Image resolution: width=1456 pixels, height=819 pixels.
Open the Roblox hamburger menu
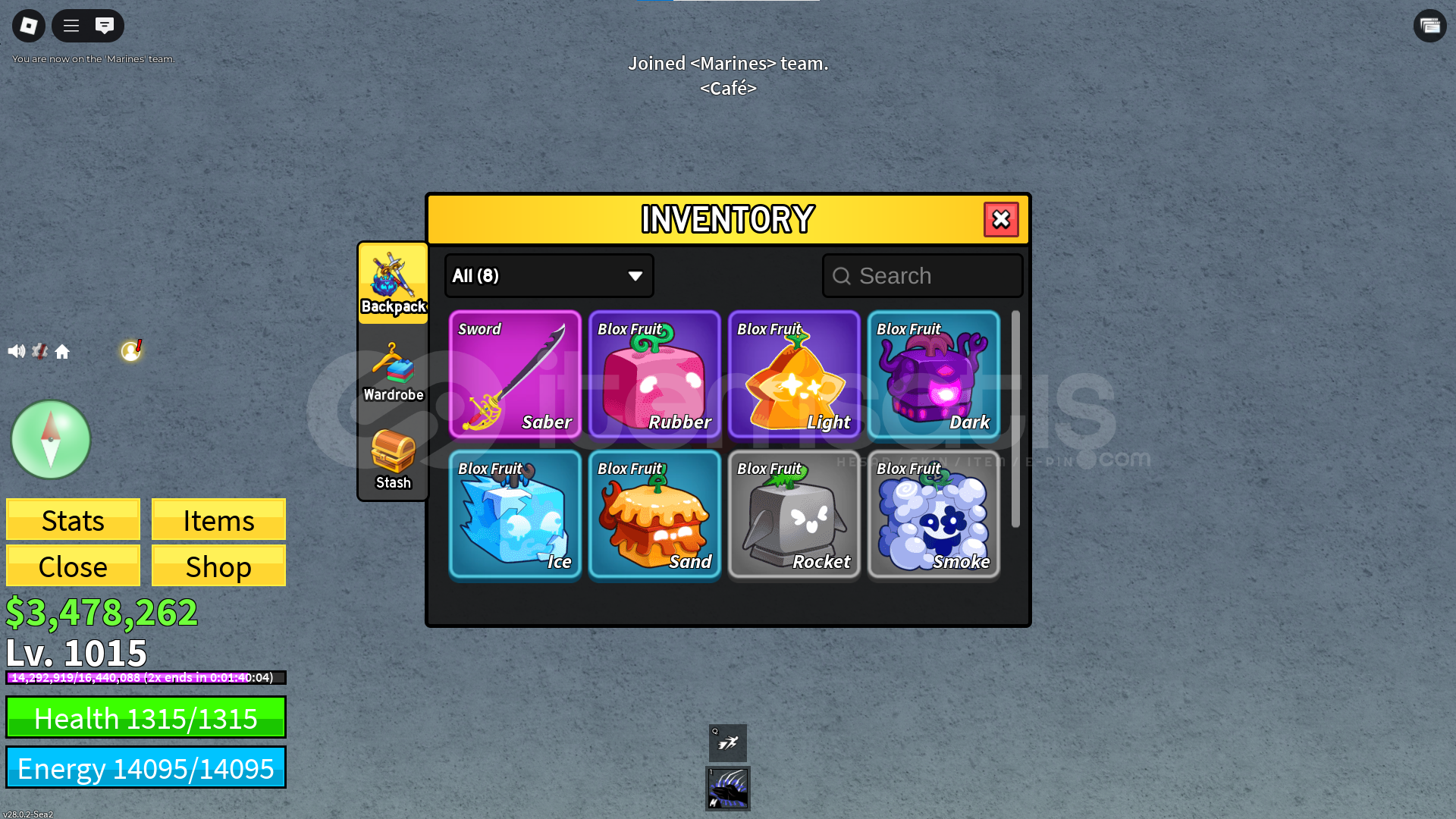tap(70, 25)
